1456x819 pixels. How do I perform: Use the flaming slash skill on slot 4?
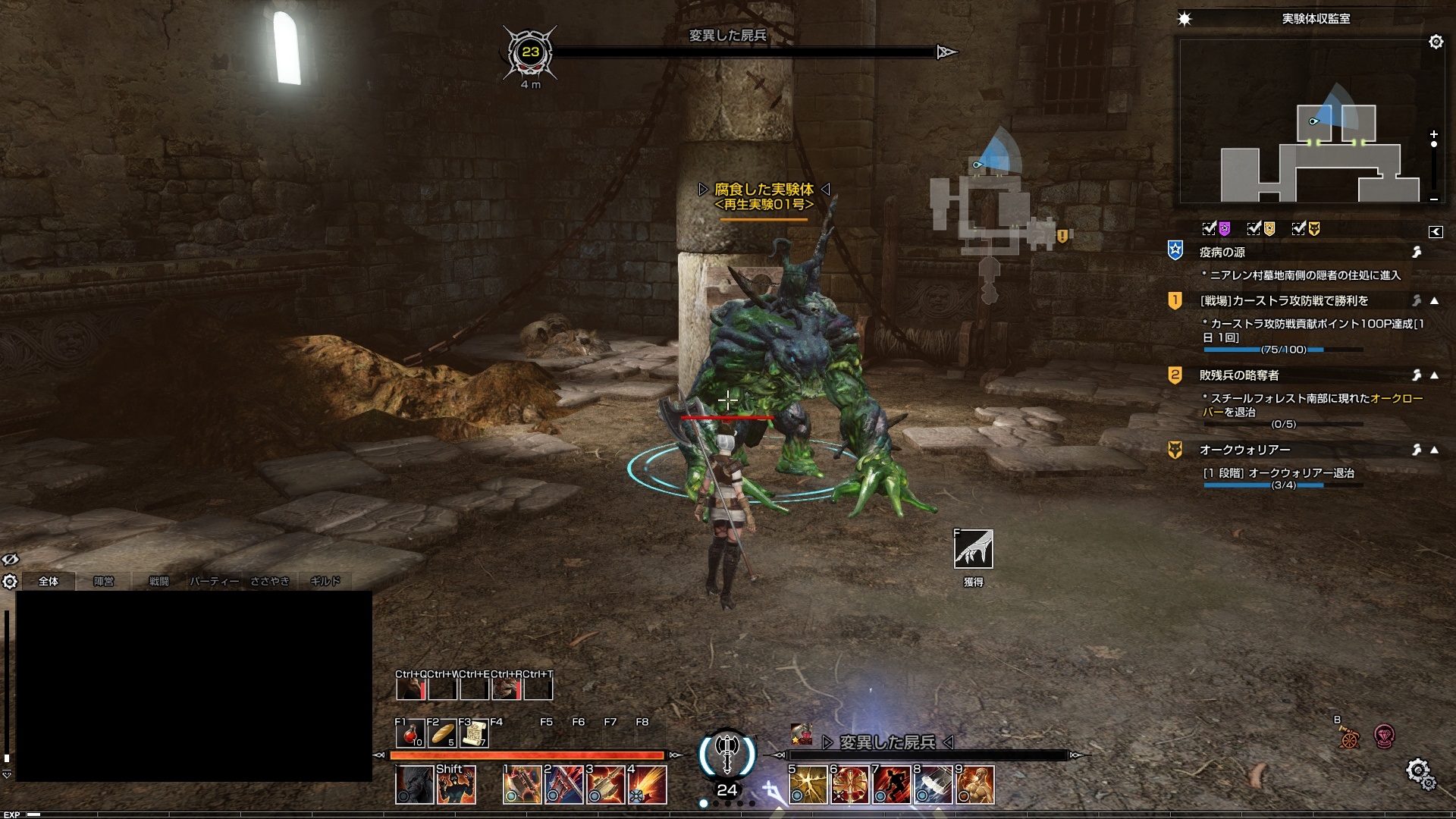point(648,785)
